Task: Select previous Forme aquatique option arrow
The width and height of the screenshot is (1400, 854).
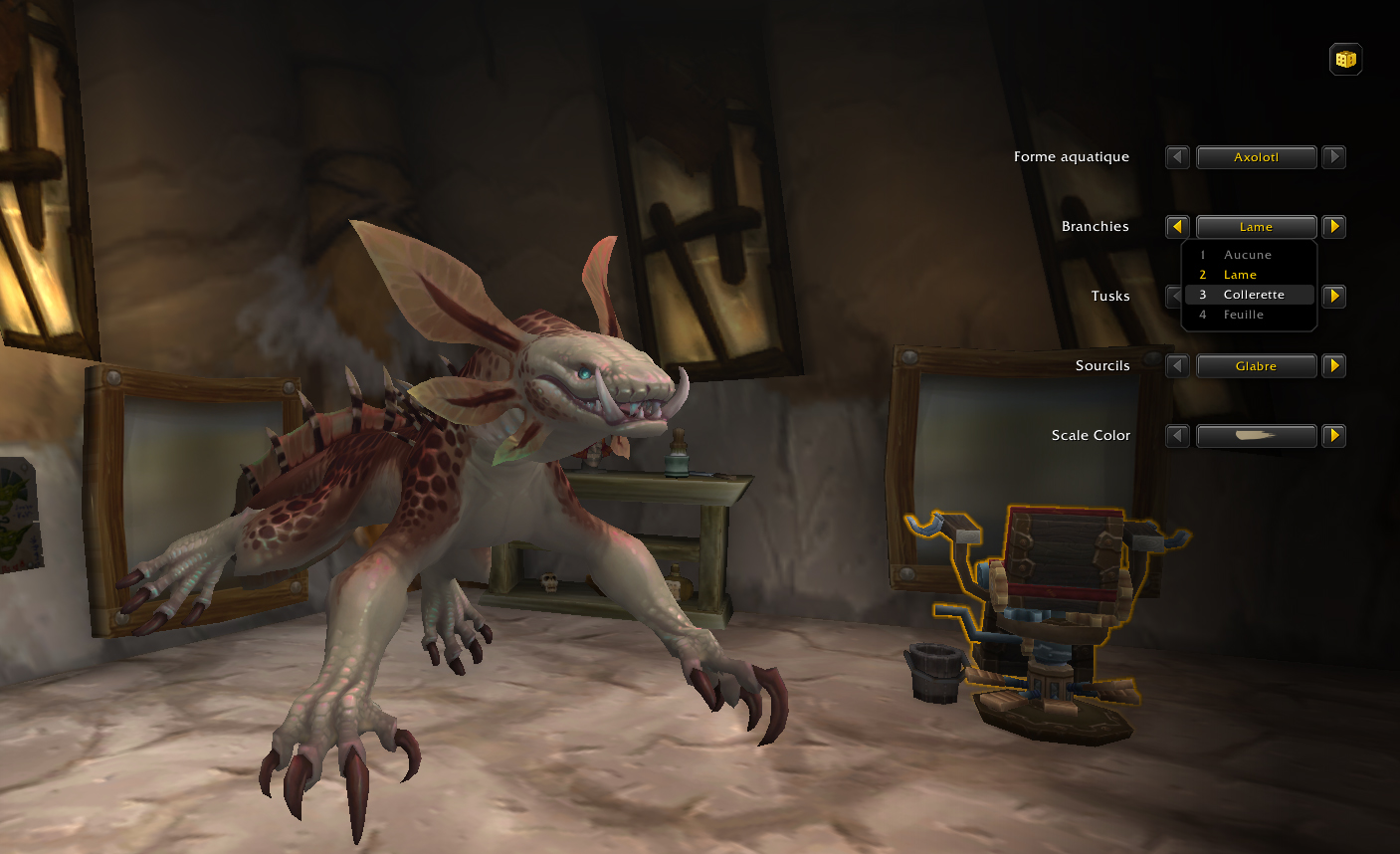Action: 1177,157
